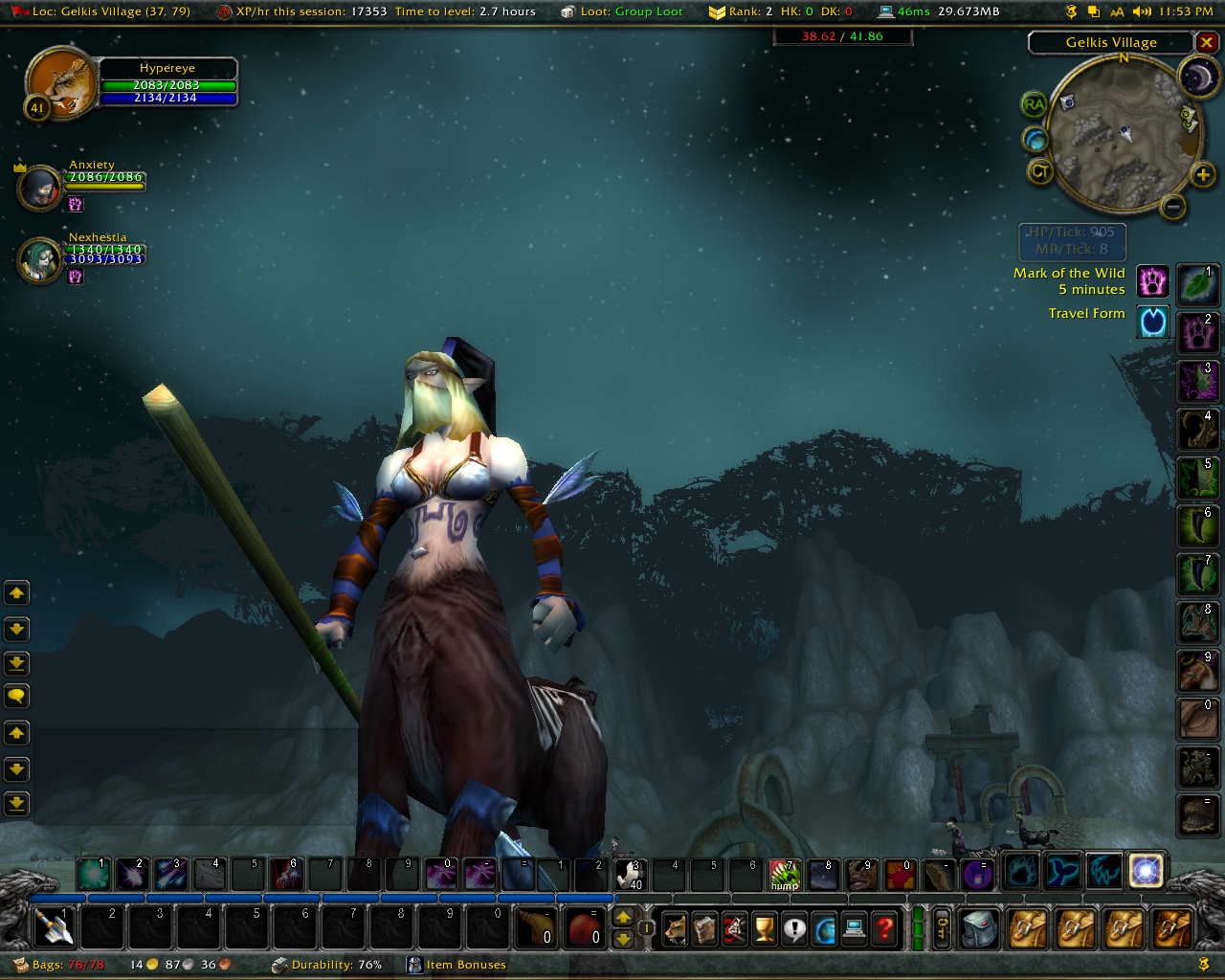The image size is (1225, 980).
Task: Open the world map globe button
Action: (824, 928)
